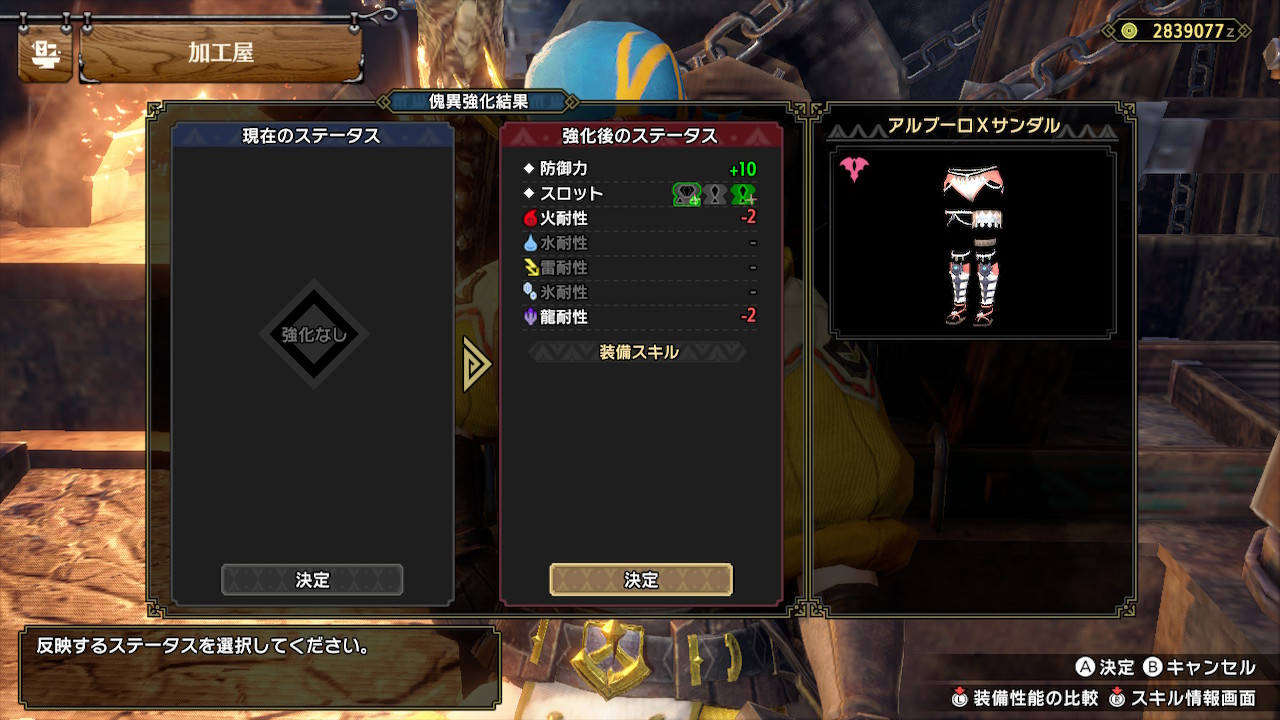Open the 加工屋 smithy header
The image size is (1280, 720).
(220, 53)
